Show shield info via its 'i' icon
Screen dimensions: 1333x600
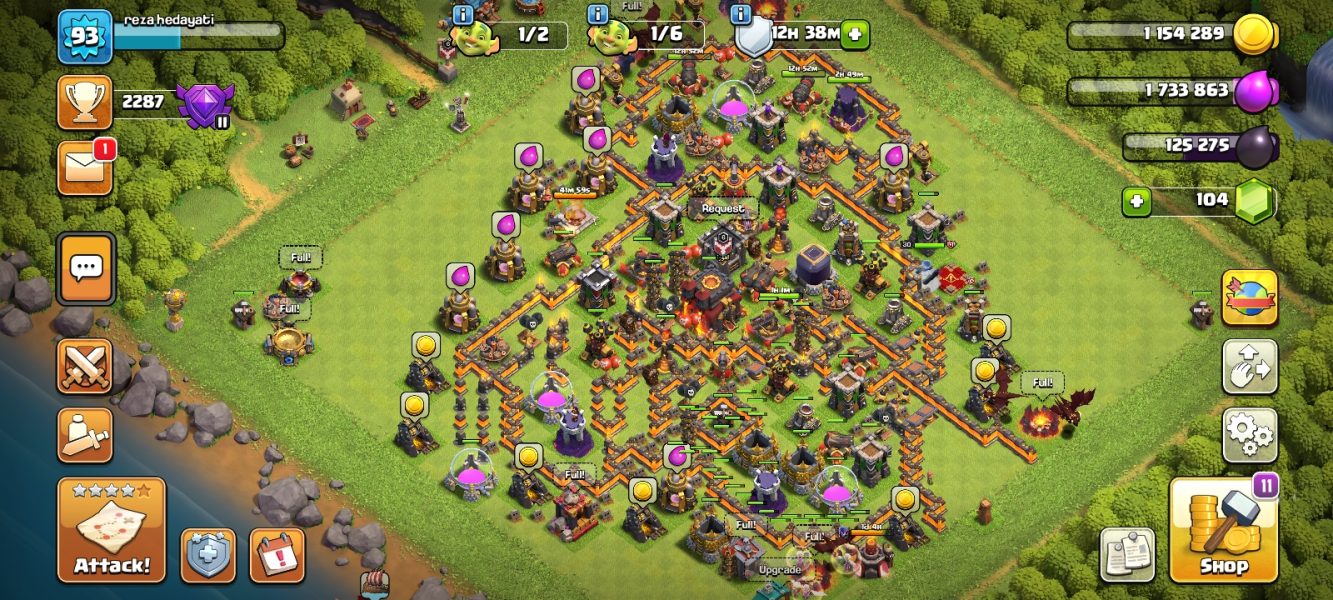(741, 14)
